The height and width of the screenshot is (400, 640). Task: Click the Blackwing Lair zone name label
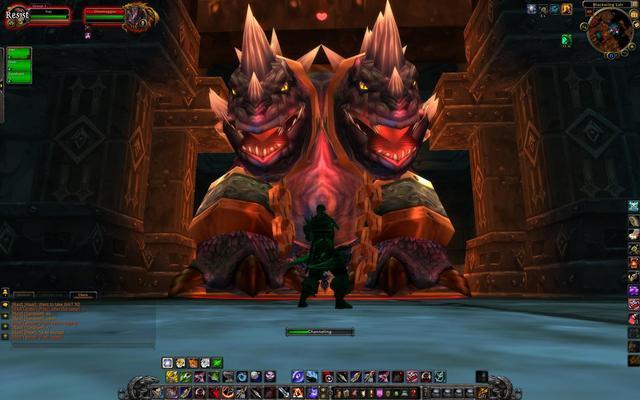pyautogui.click(x=607, y=4)
